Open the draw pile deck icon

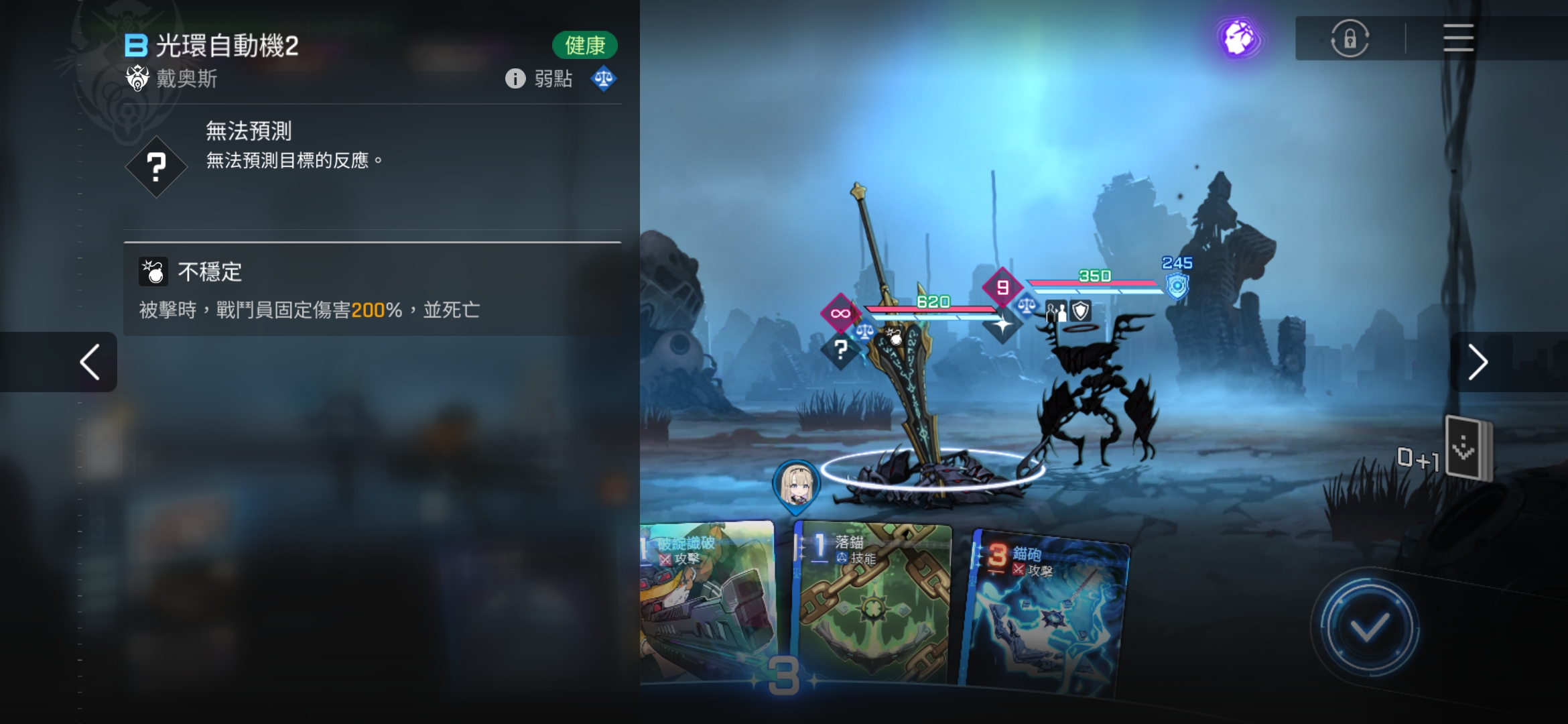pyautogui.click(x=1467, y=448)
